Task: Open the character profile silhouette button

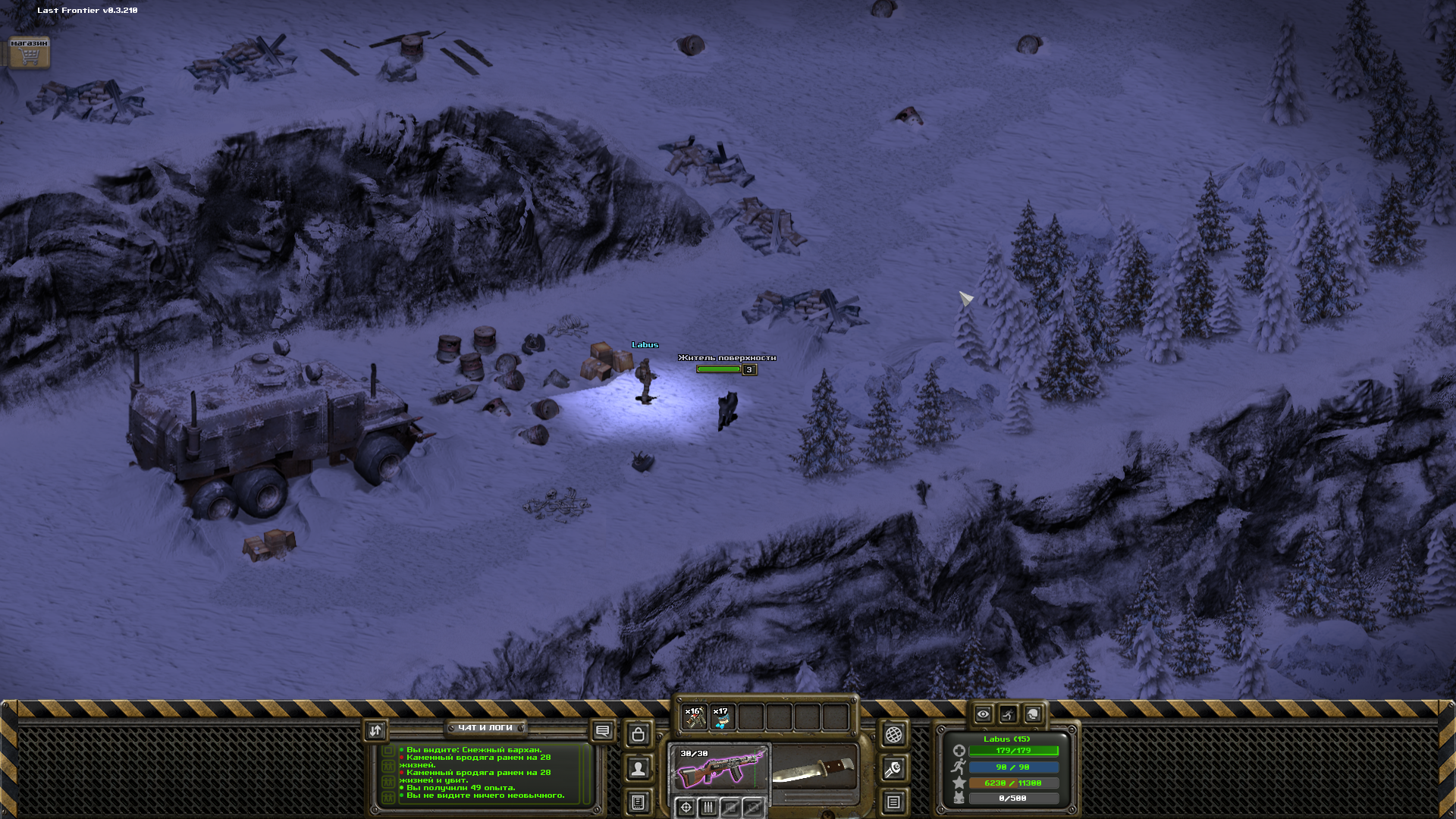Action: tap(639, 769)
